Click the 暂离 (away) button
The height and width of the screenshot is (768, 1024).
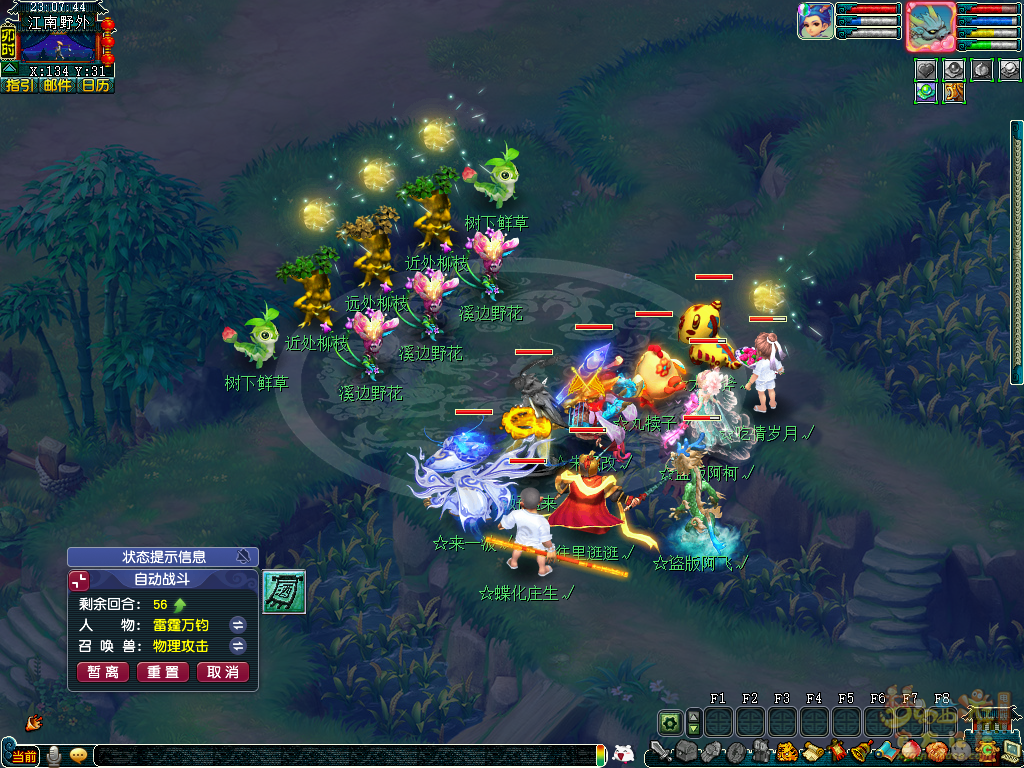pos(102,672)
